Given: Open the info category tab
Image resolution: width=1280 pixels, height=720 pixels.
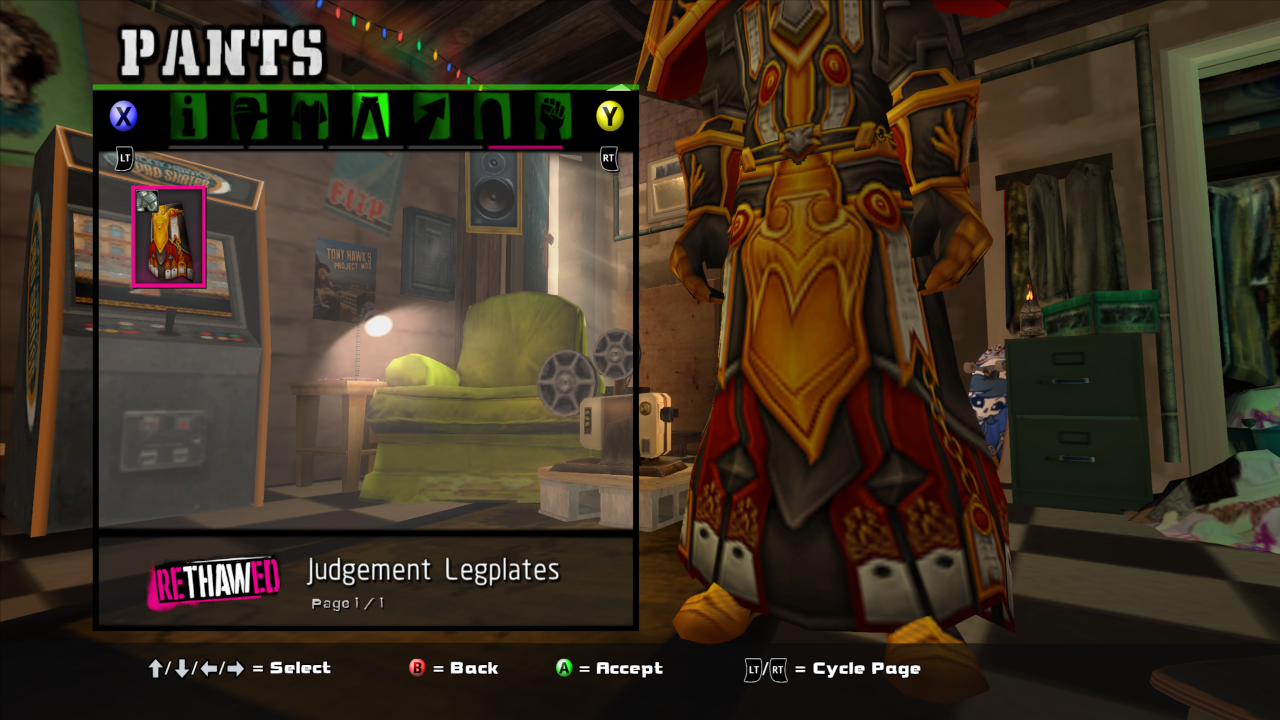Looking at the screenshot, I should 188,117.
